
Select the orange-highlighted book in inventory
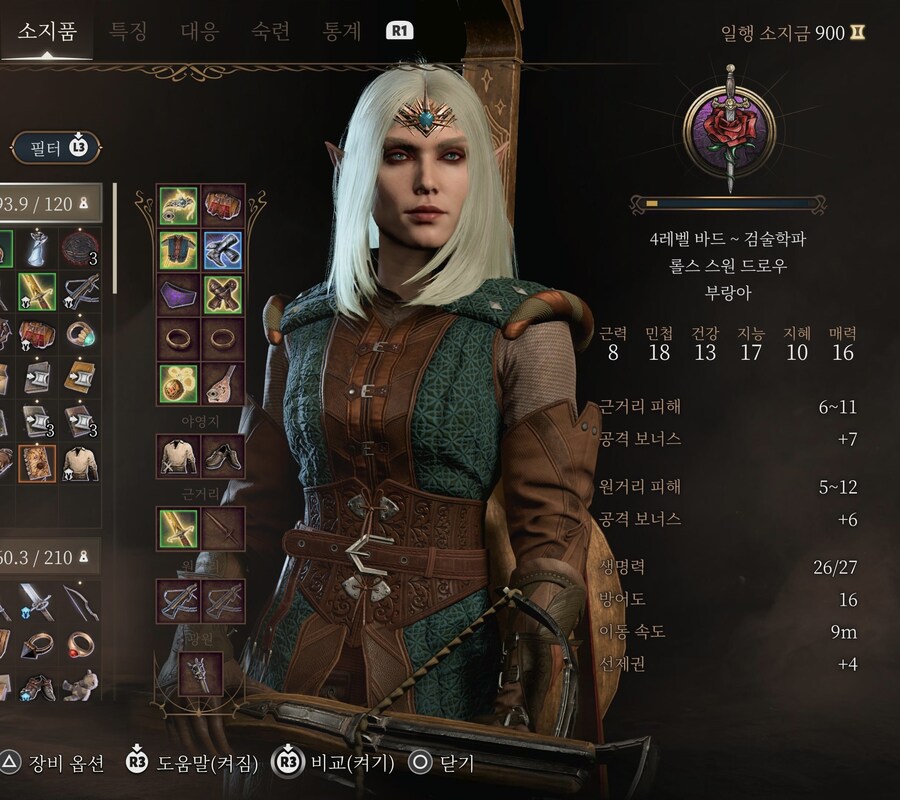pyautogui.click(x=37, y=463)
